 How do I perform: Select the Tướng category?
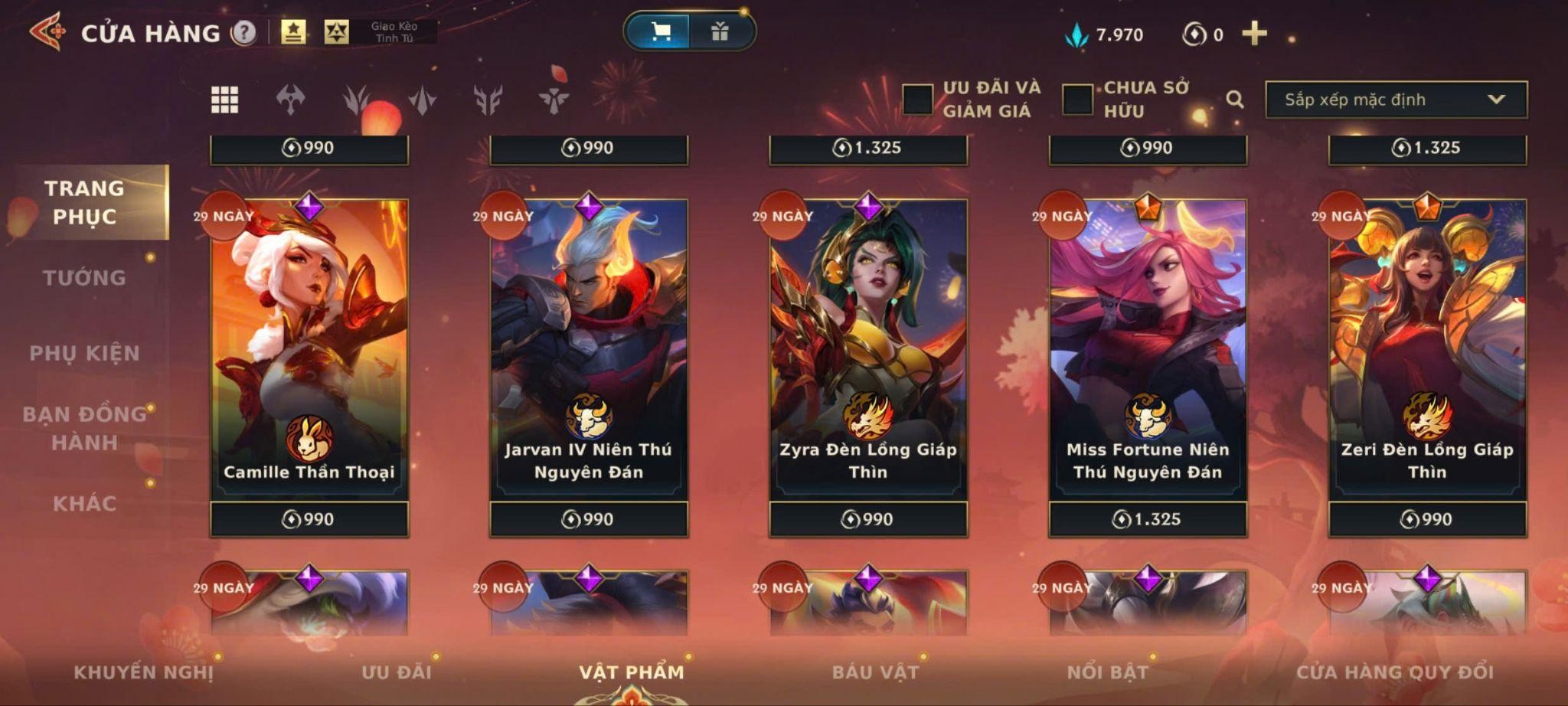coord(84,277)
